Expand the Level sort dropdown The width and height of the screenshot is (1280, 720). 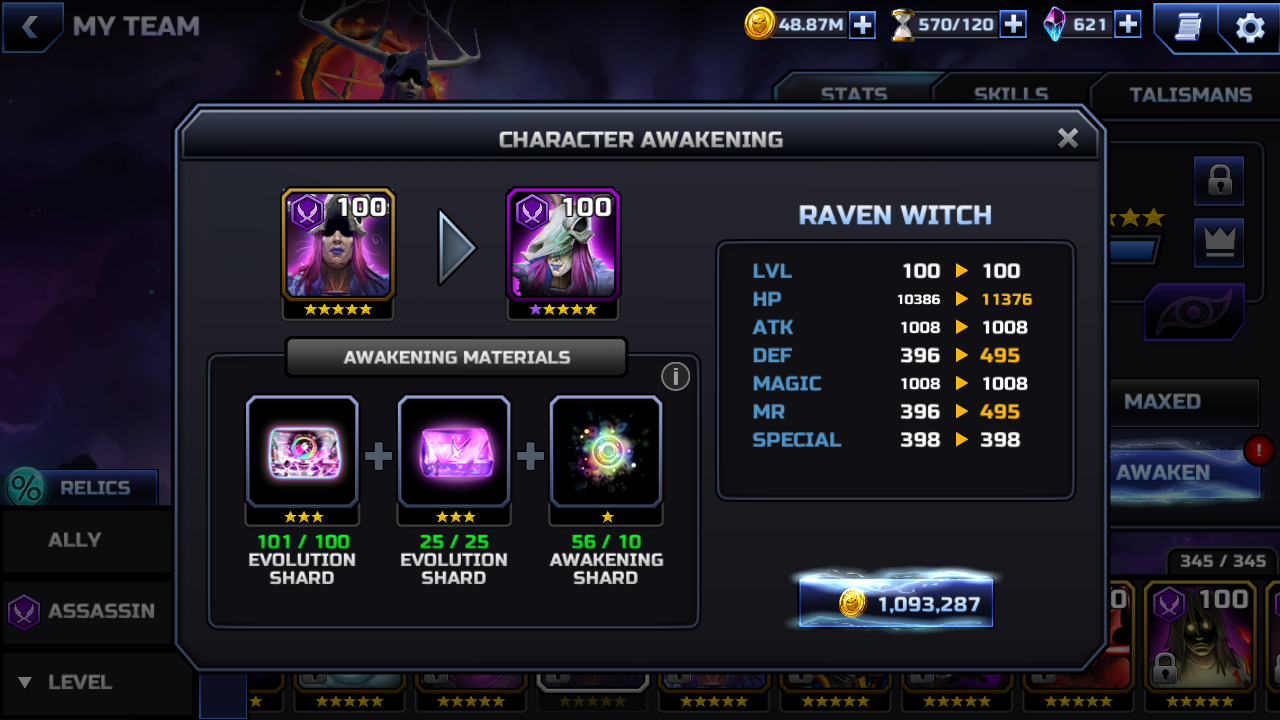point(80,682)
